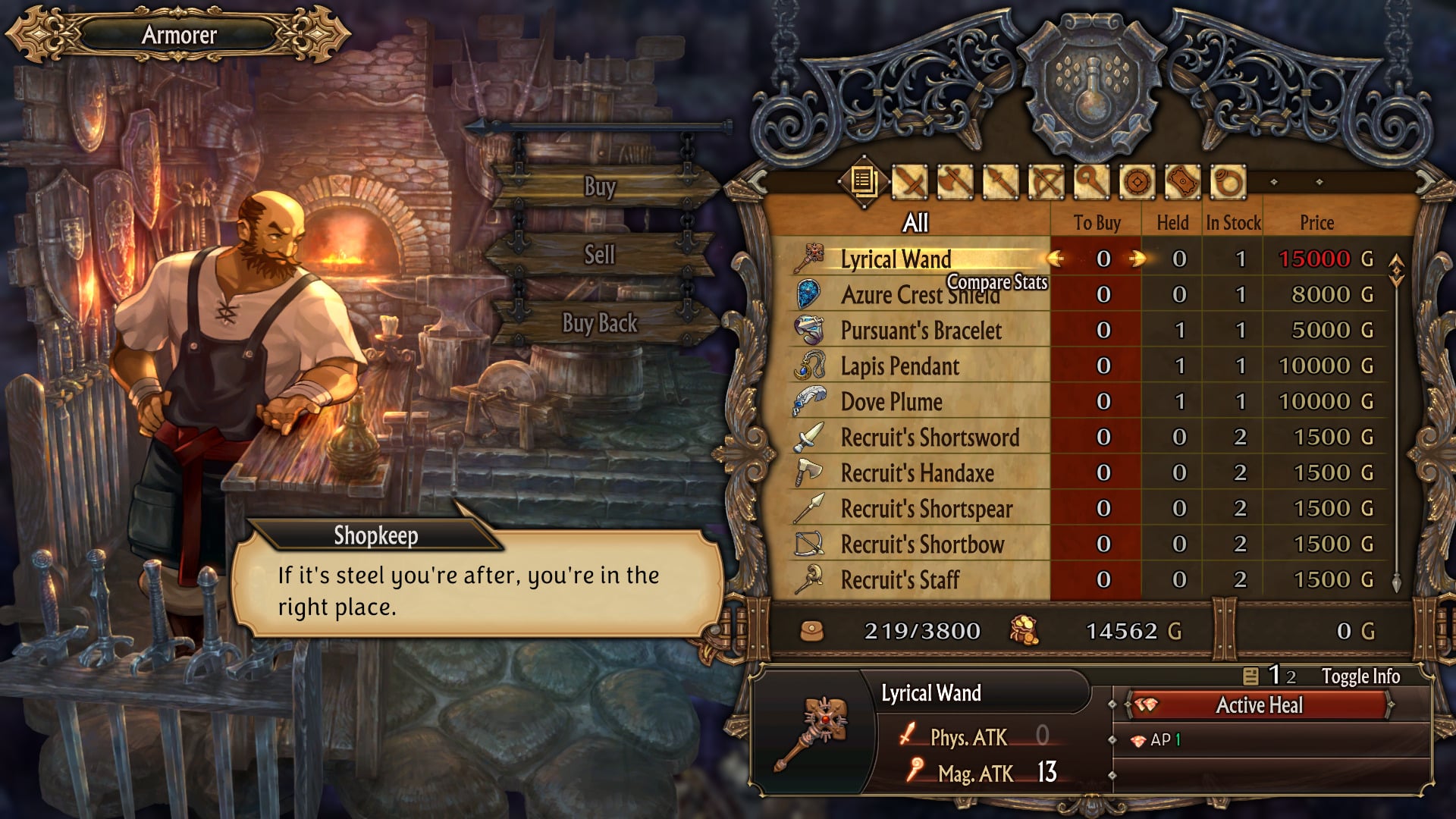Screen dimensions: 1456x819
Task: Show the axe category tab
Action: pos(955,182)
